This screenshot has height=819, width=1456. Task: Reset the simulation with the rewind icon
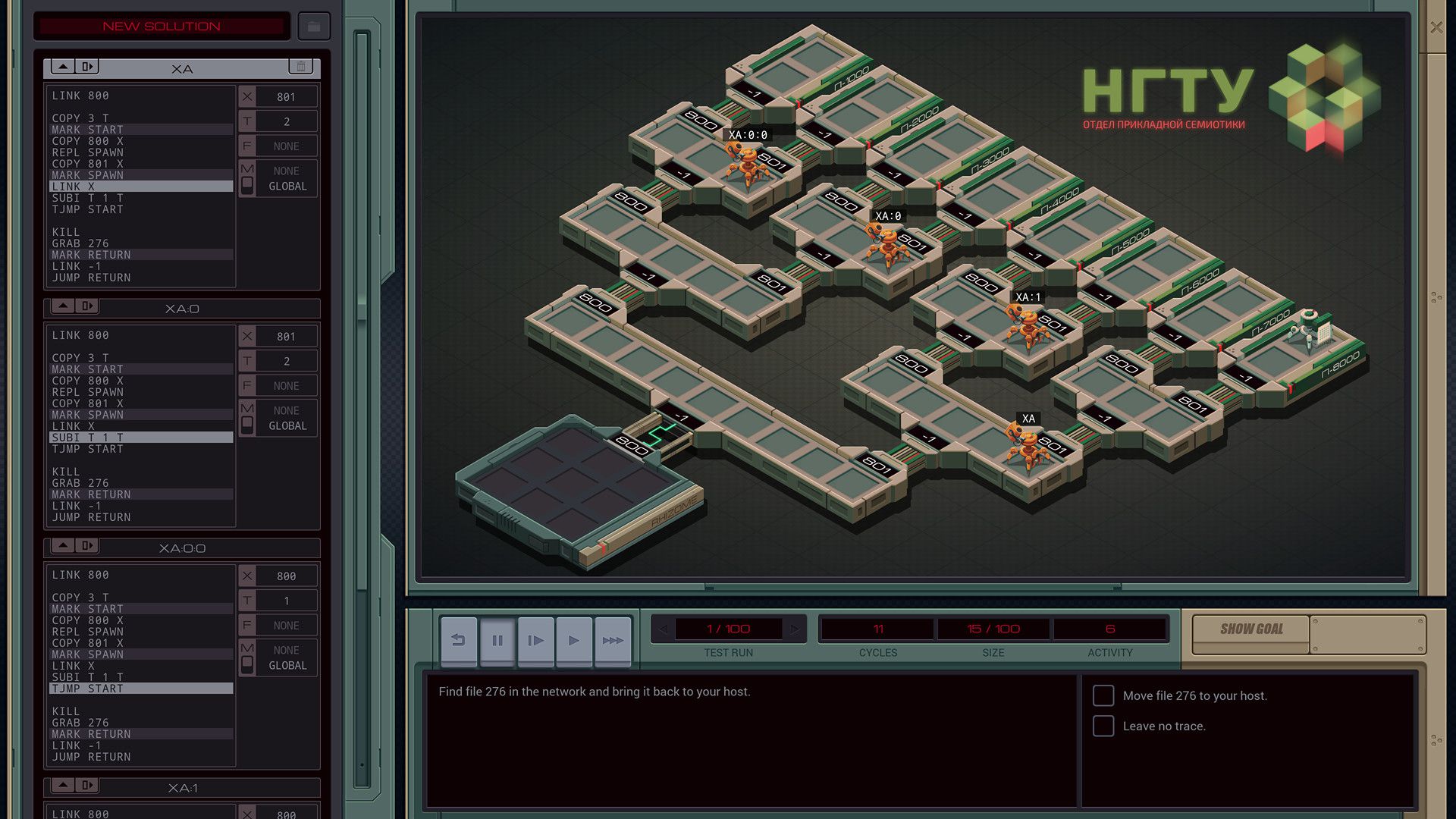(458, 640)
